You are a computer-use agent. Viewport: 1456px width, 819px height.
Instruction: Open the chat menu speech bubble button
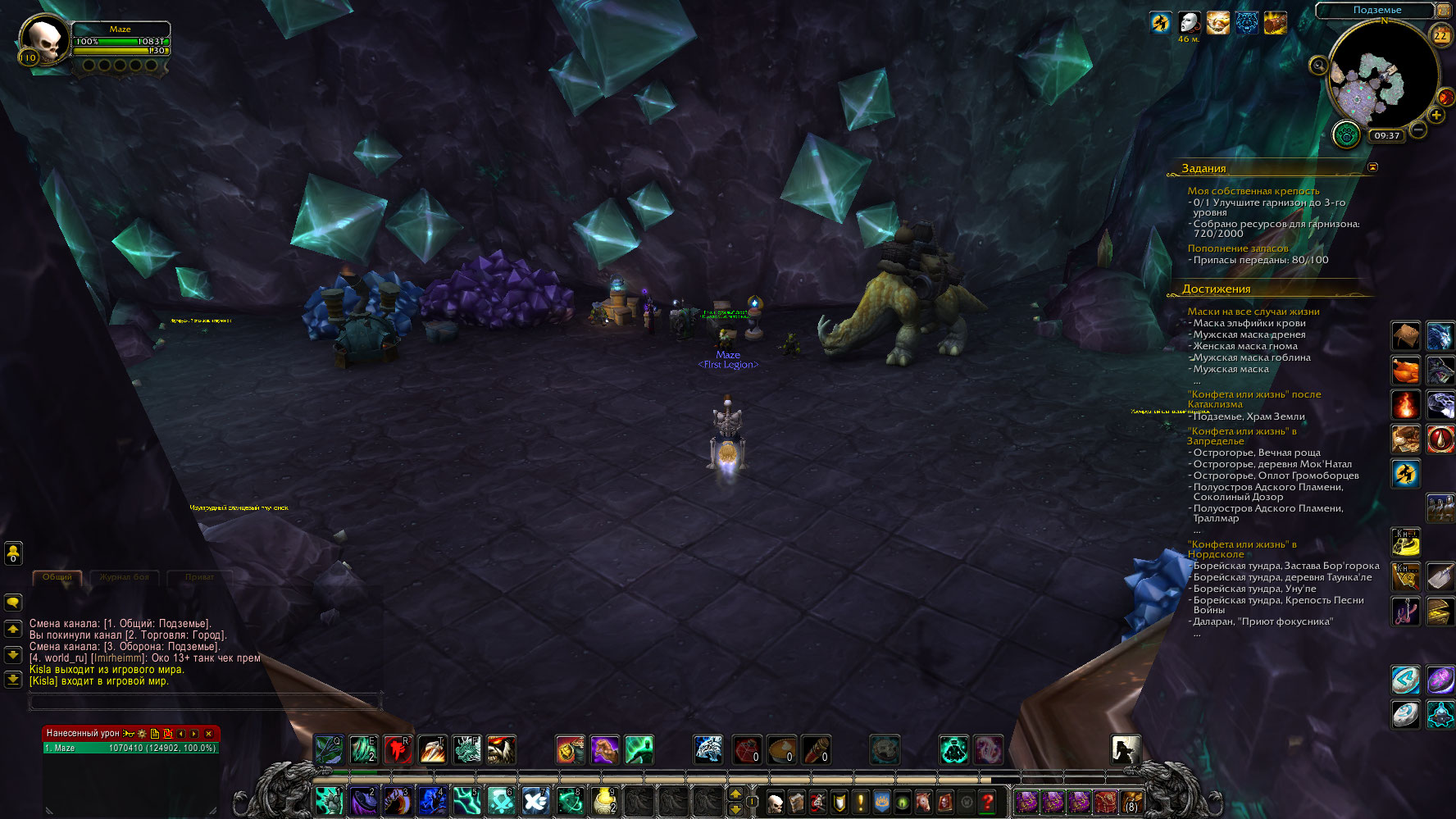[x=13, y=603]
